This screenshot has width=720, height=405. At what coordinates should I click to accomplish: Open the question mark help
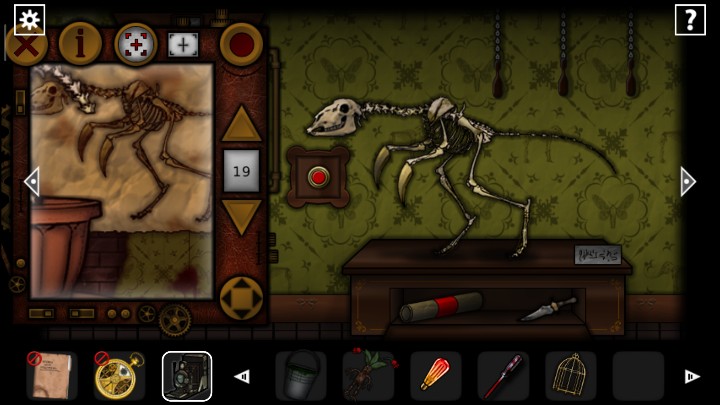coord(690,19)
